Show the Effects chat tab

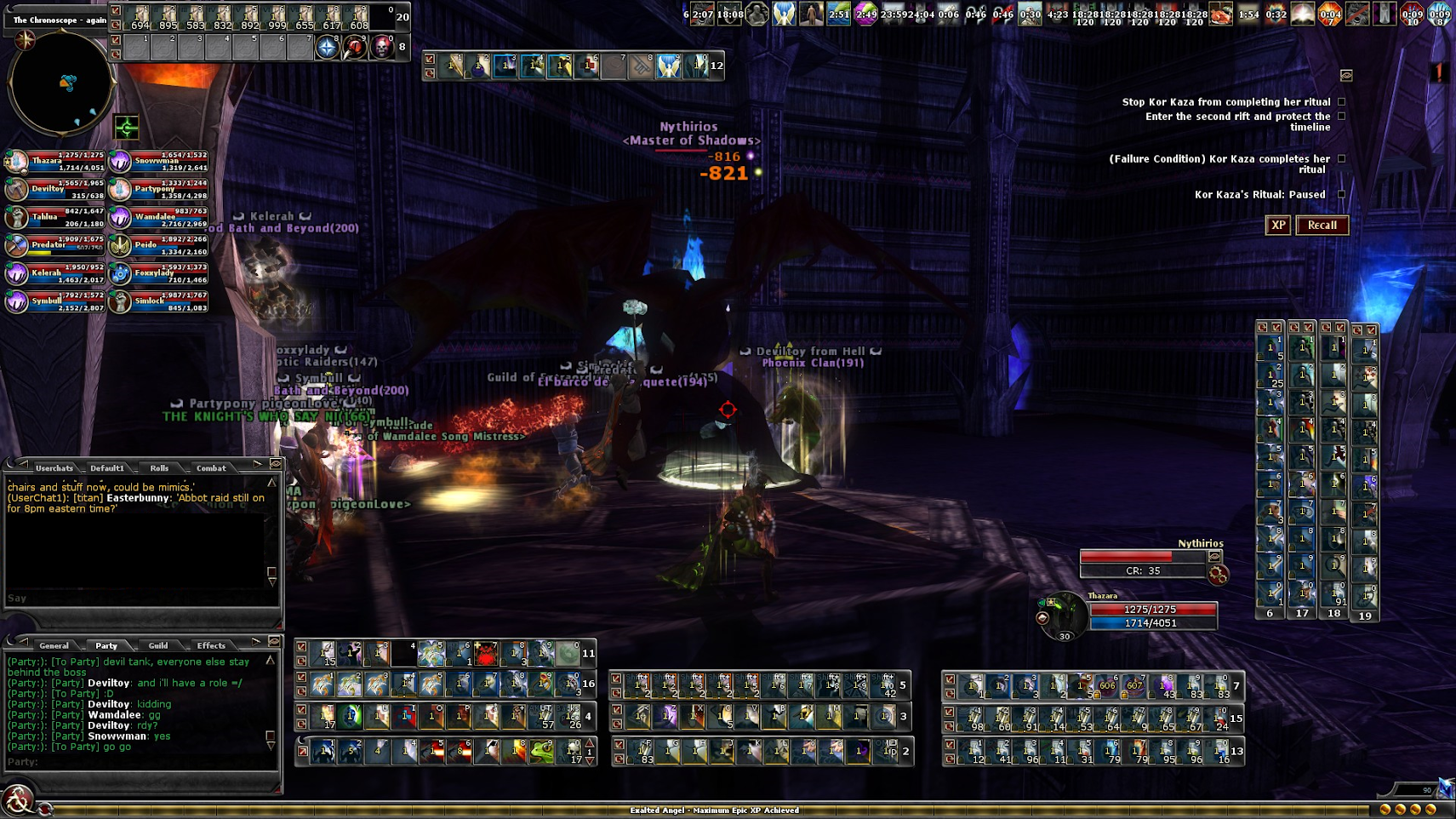tap(211, 645)
